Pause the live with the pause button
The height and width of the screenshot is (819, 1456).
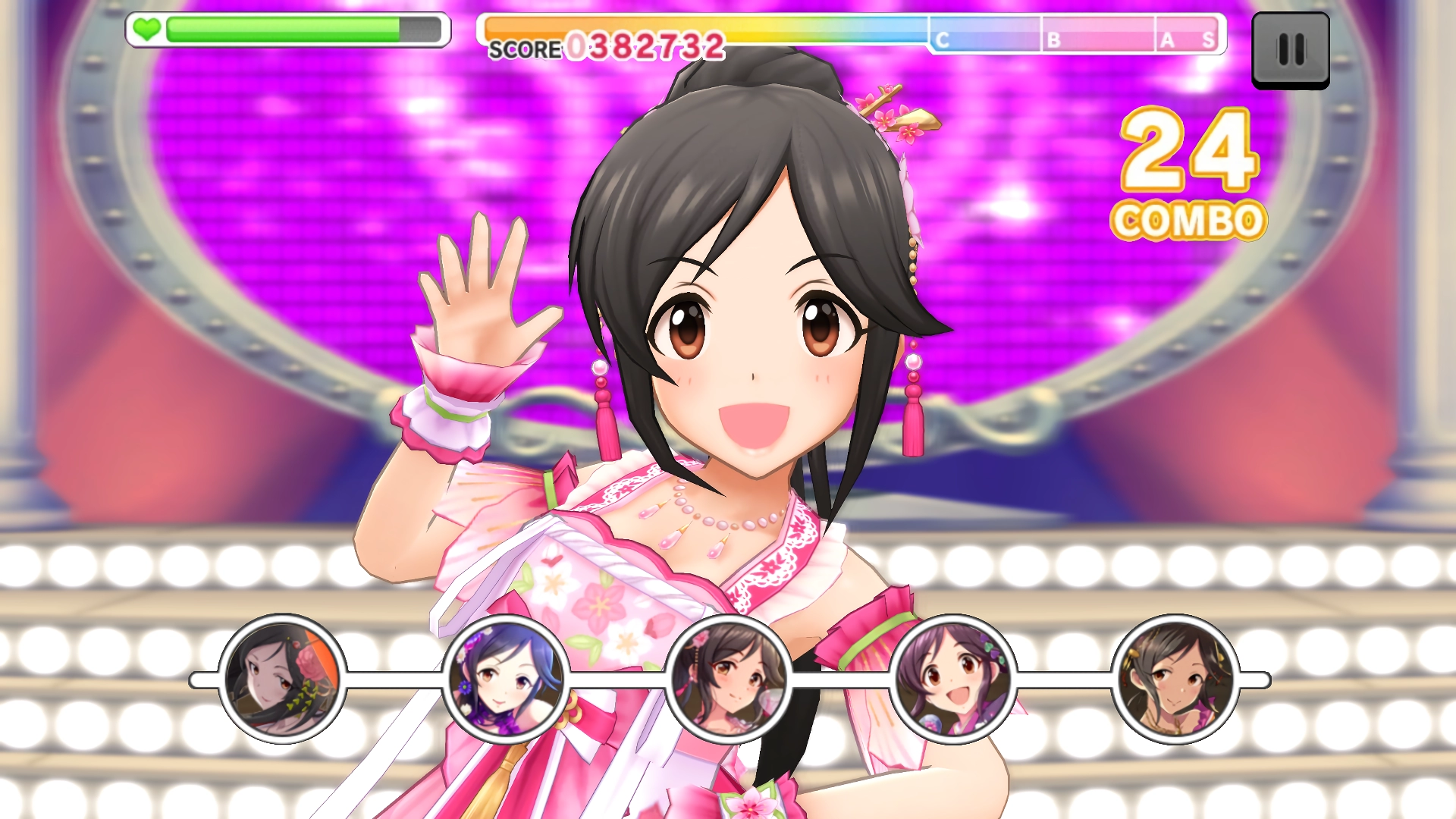tap(1290, 50)
